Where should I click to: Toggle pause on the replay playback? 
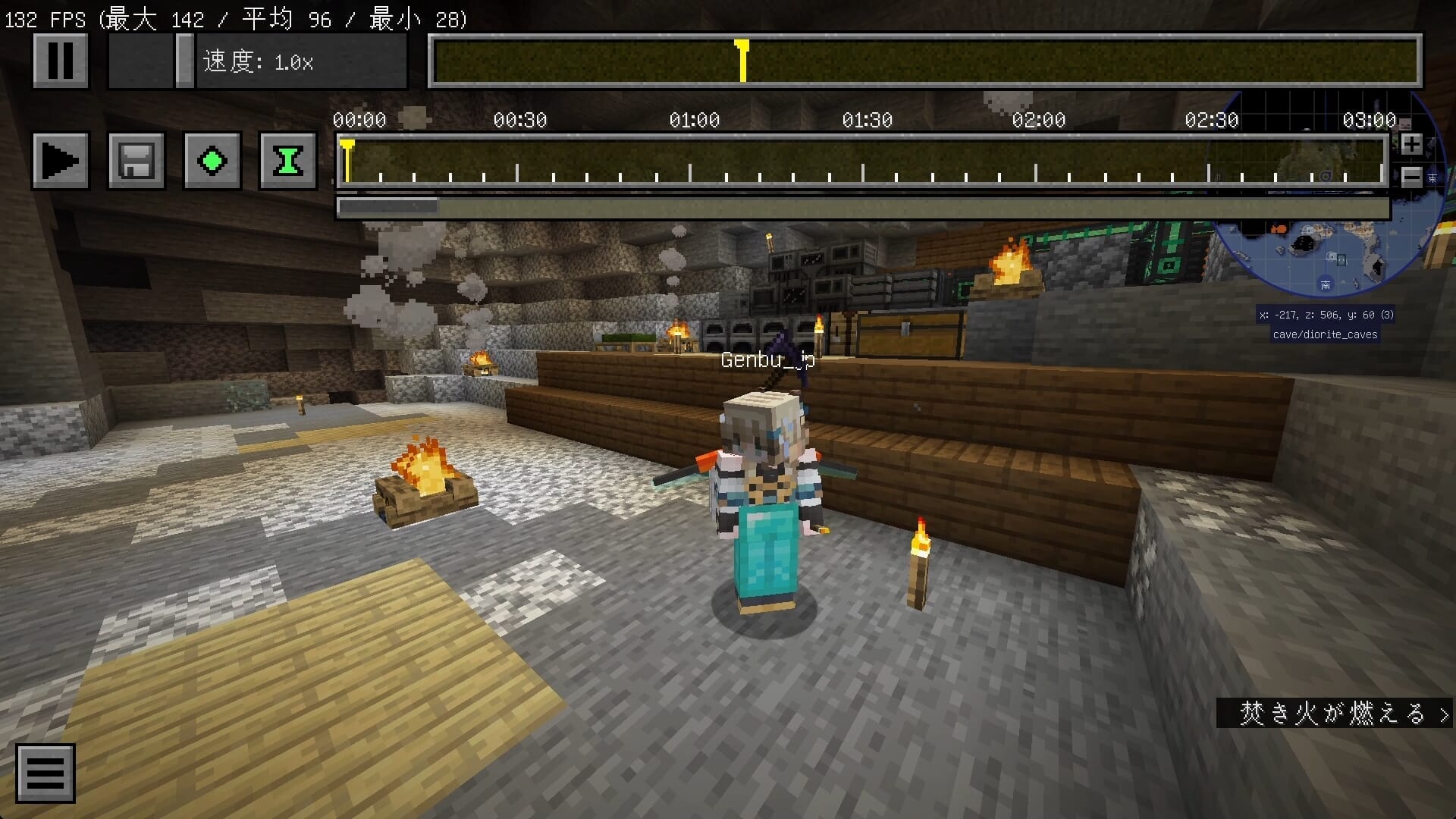(x=61, y=60)
